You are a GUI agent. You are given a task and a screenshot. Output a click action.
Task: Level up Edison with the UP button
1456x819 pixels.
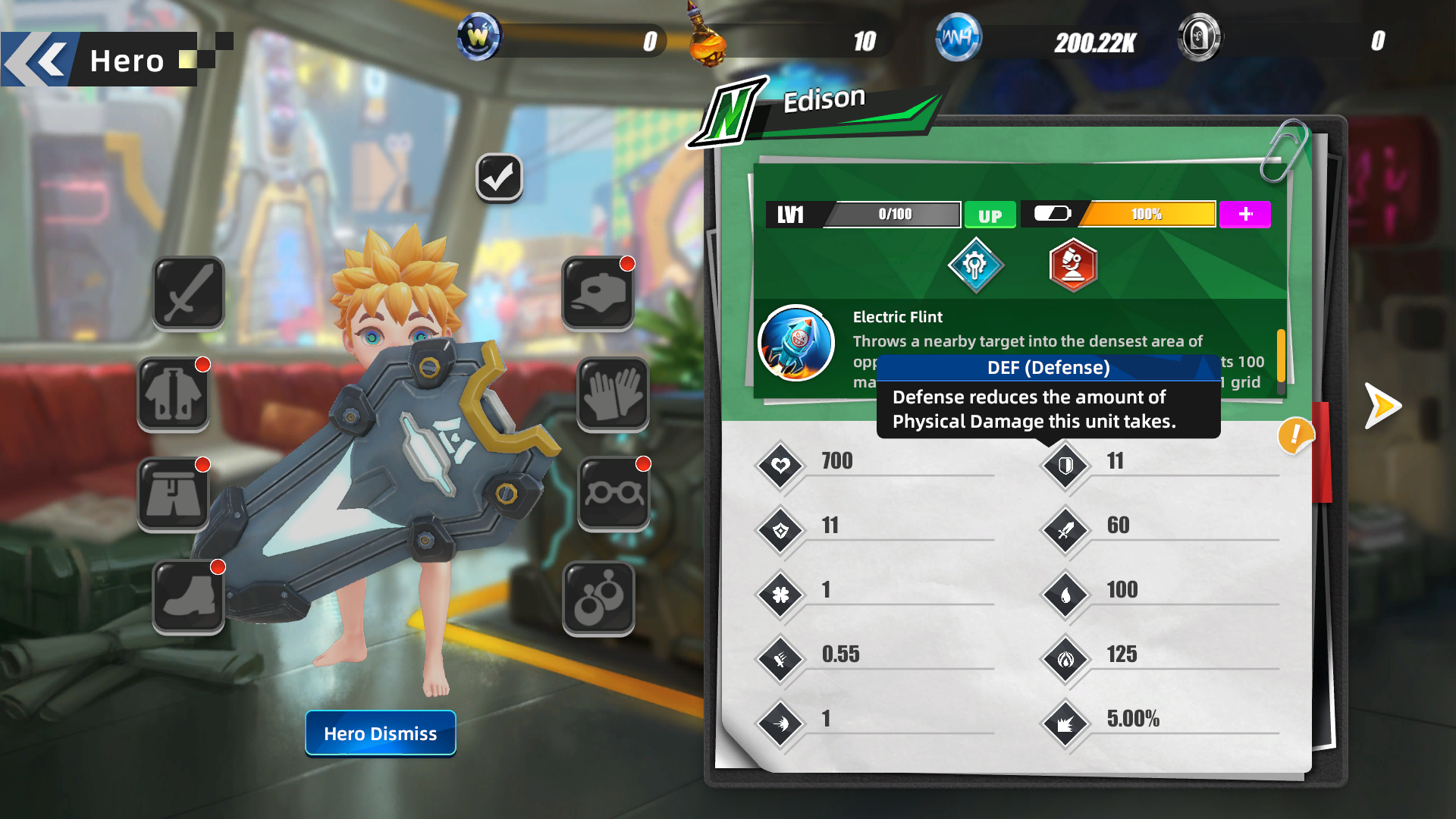pos(990,215)
